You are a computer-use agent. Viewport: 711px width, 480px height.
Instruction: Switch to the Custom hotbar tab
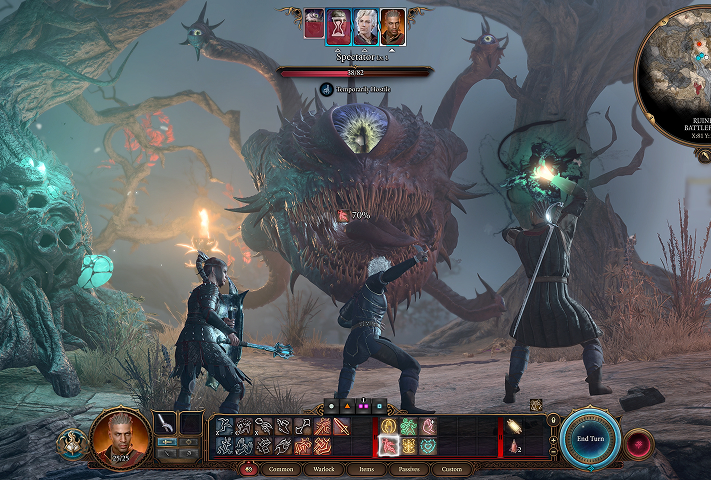pos(452,469)
